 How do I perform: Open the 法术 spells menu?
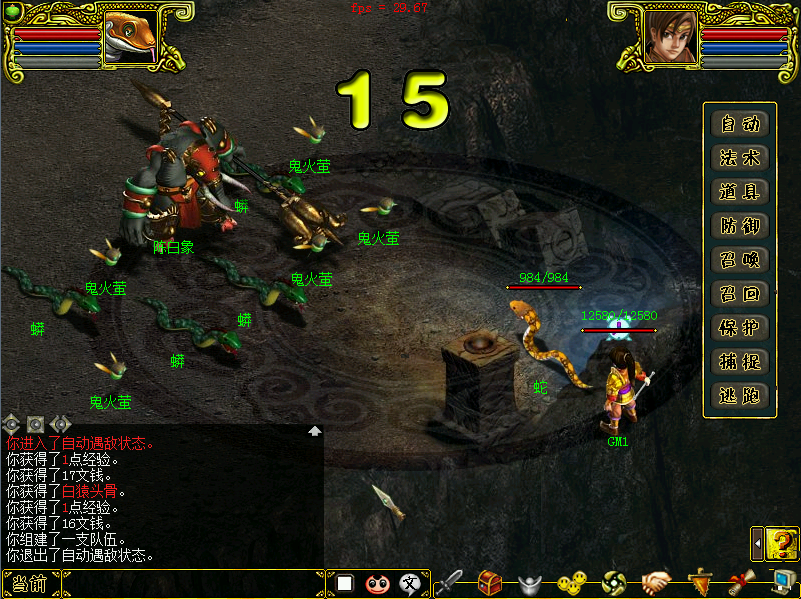[x=740, y=158]
